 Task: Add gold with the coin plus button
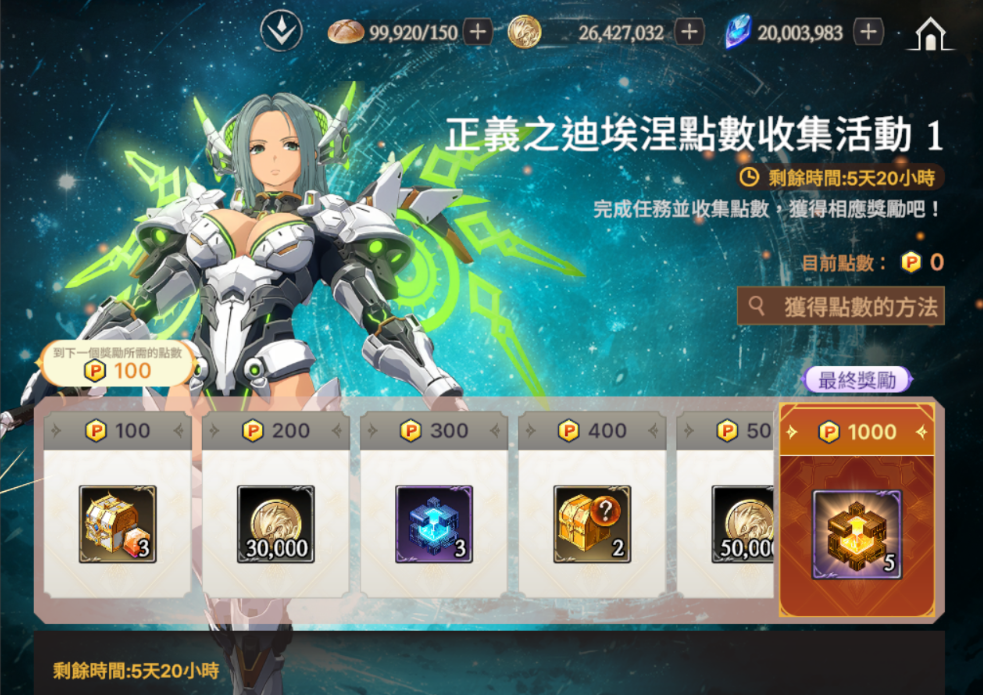[688, 32]
